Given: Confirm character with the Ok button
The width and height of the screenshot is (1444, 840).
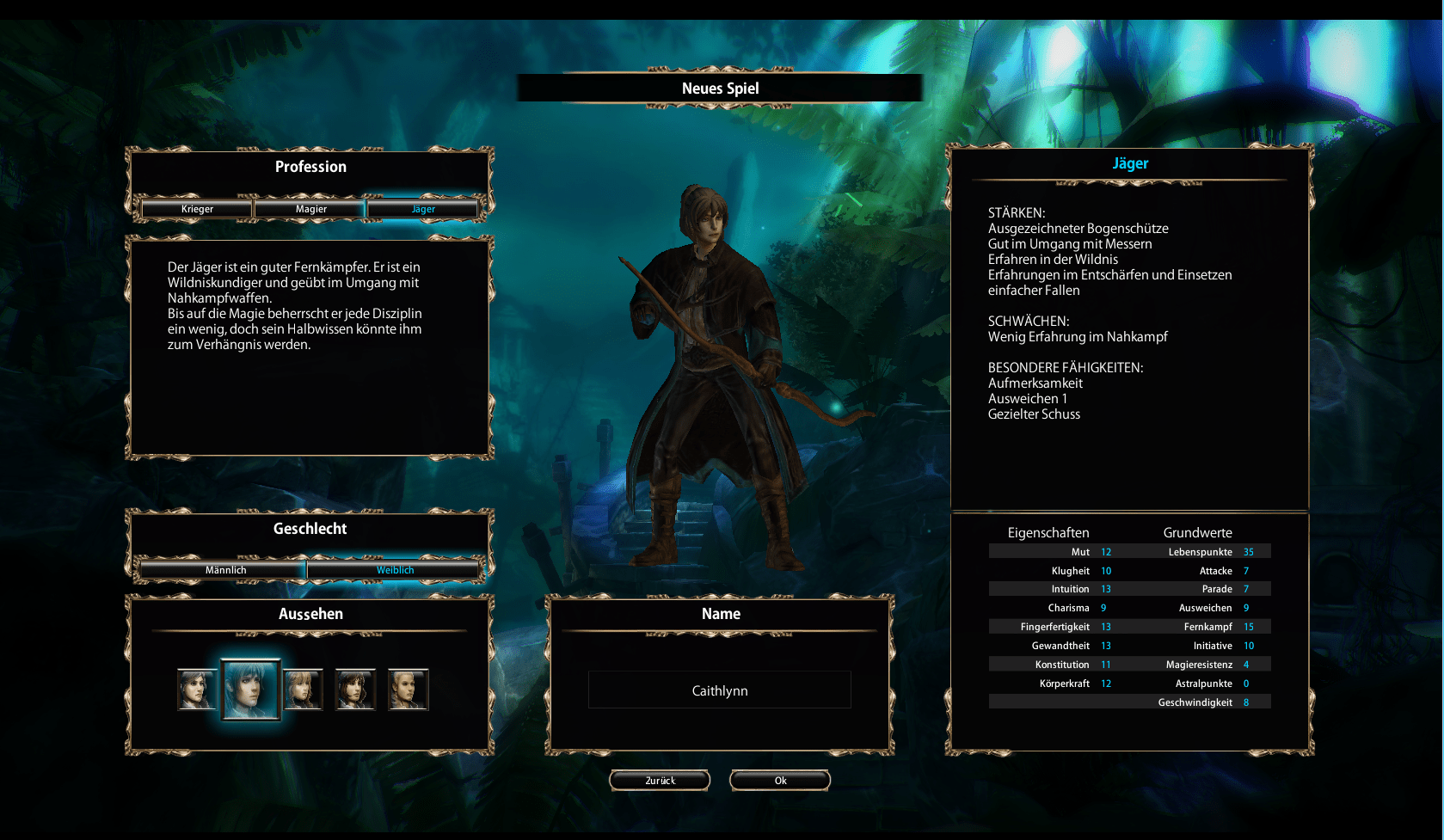Looking at the screenshot, I should pyautogui.click(x=780, y=781).
